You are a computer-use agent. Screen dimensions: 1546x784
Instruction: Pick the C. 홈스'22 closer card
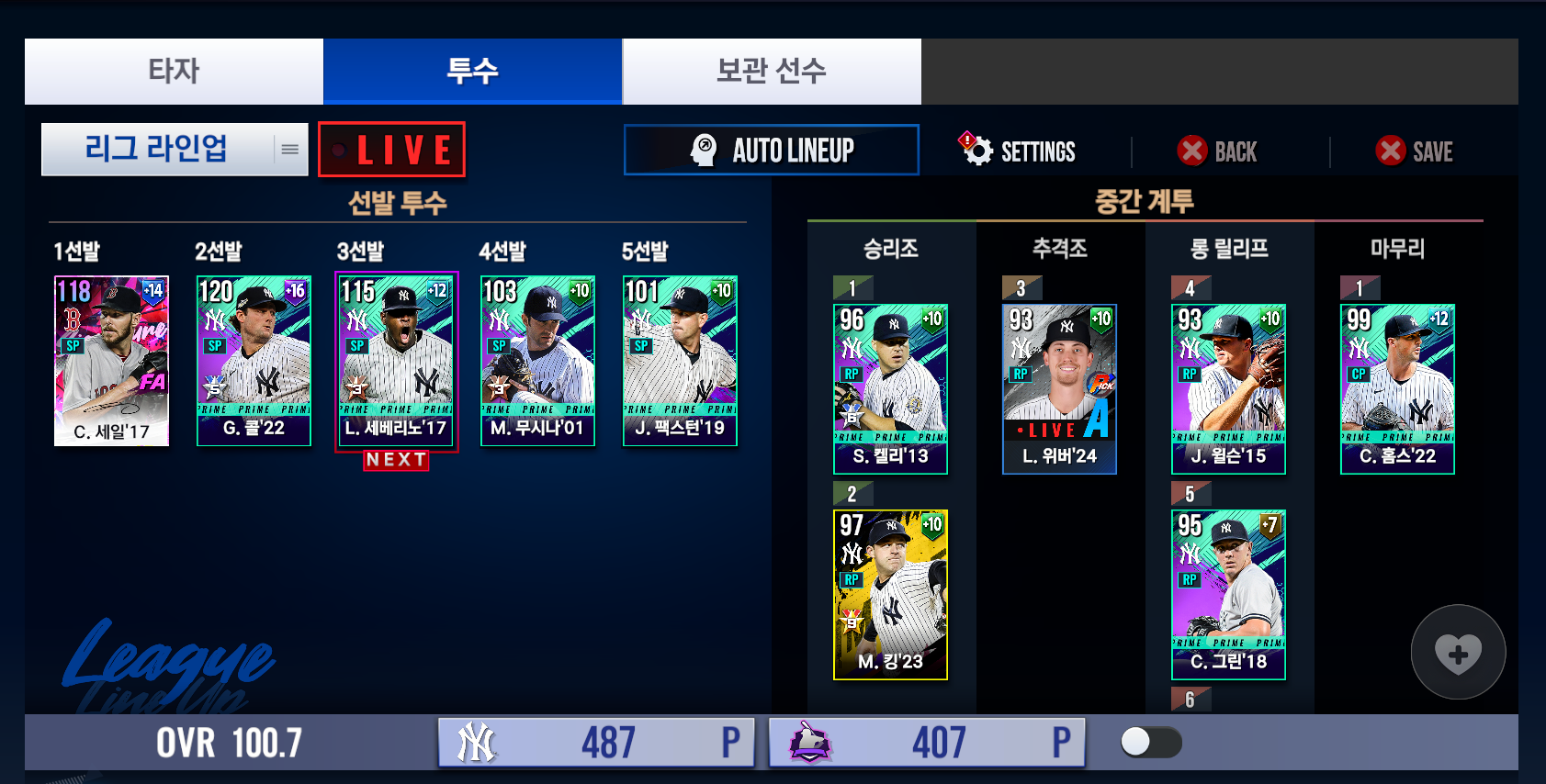tap(1397, 389)
